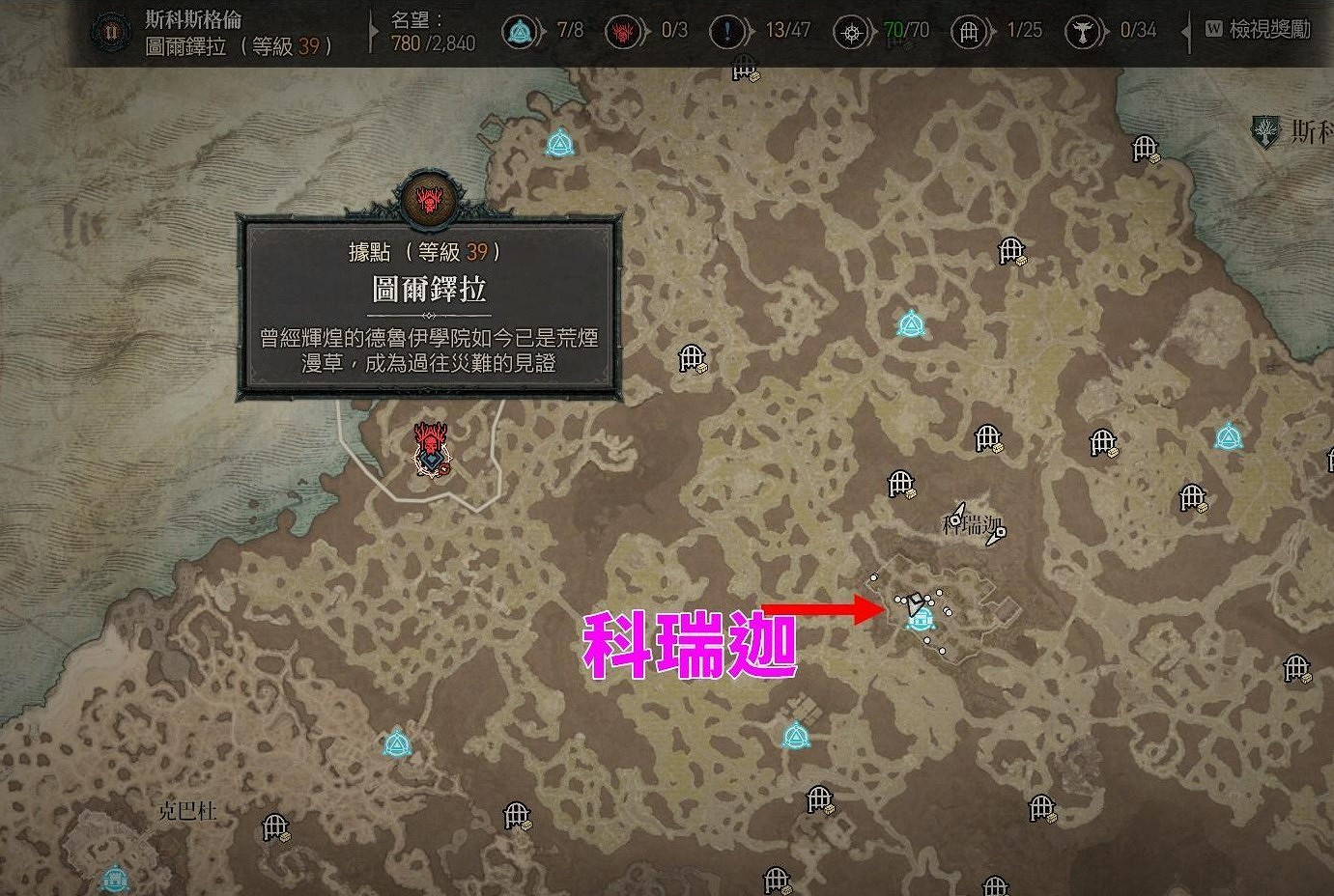The height and width of the screenshot is (896, 1334).
Task: Click the Altars of Lilith icon showing 0/3
Action: click(623, 30)
